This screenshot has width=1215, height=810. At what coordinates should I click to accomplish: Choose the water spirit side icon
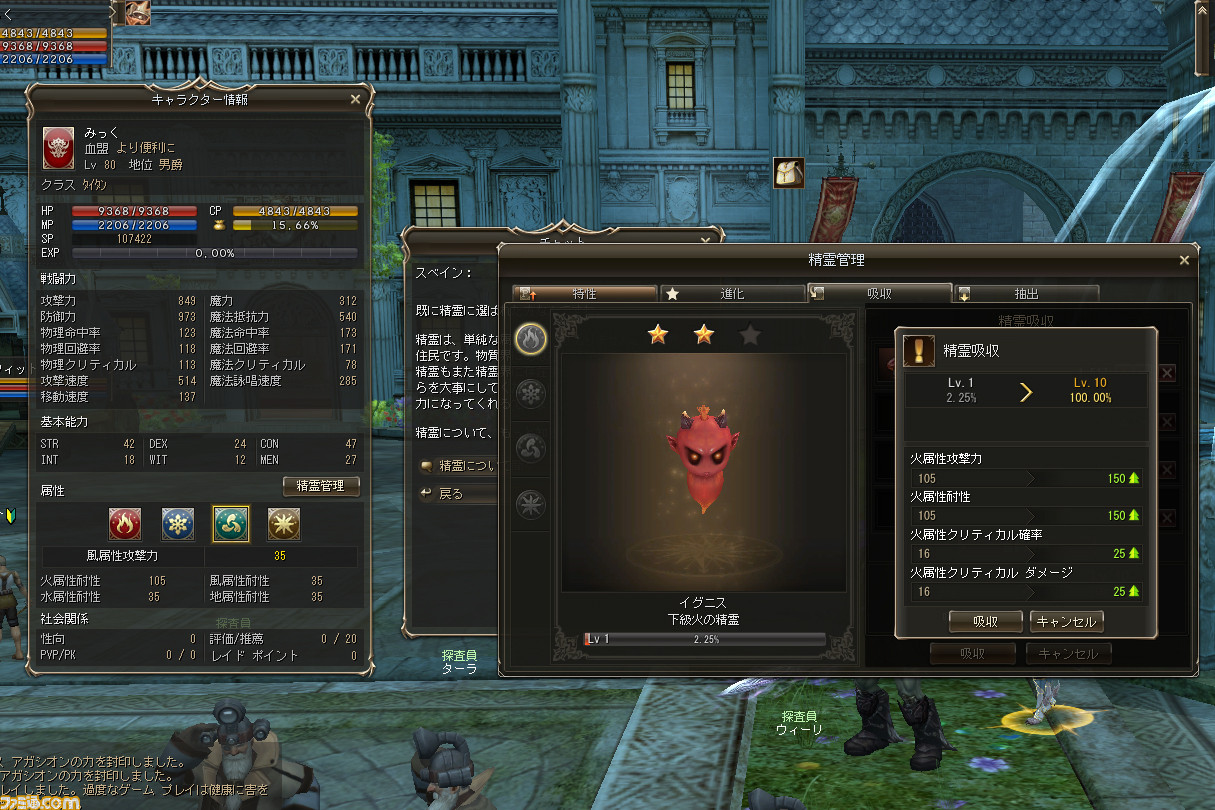[530, 394]
